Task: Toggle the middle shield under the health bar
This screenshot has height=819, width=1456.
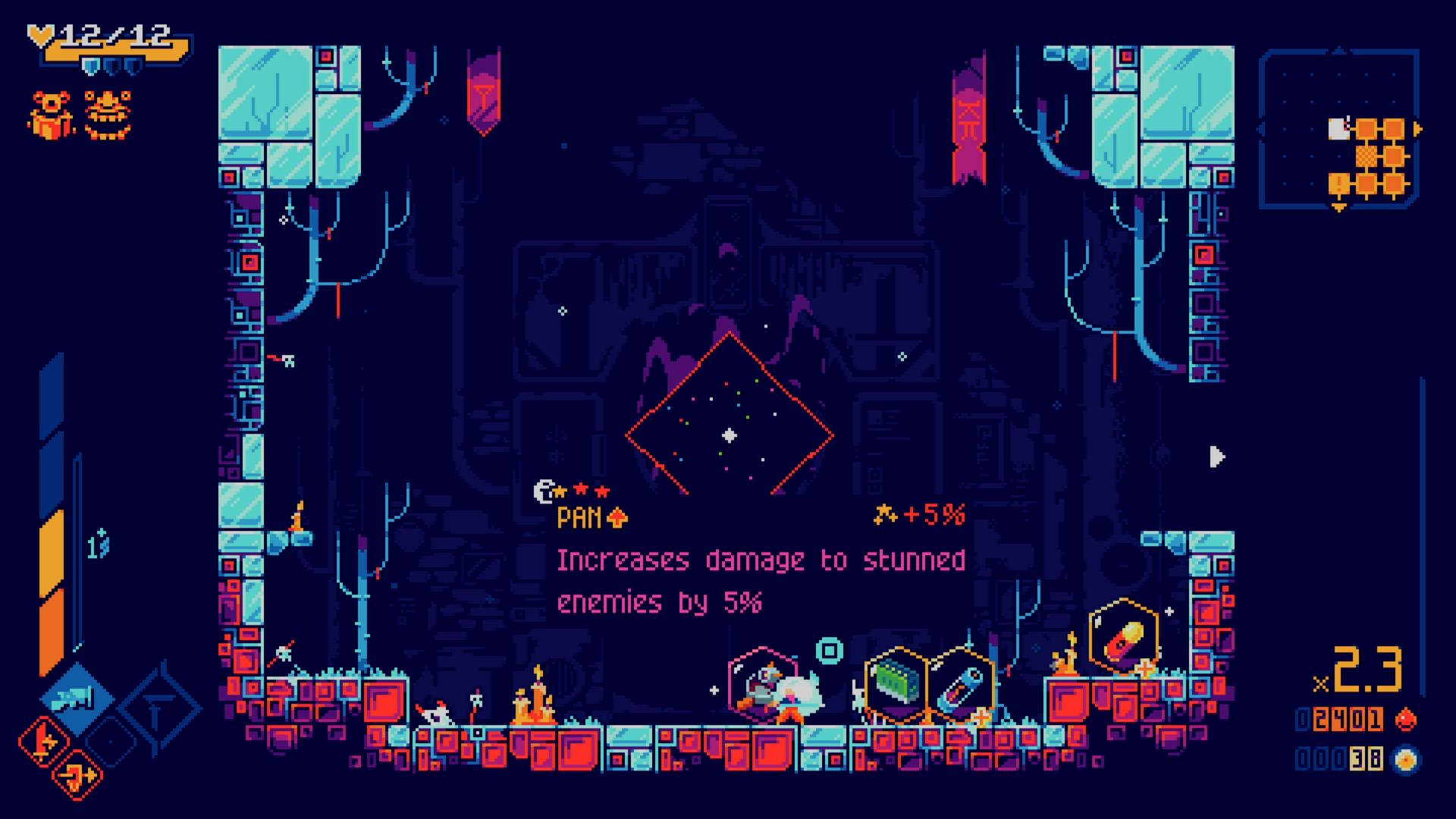Action: (x=114, y=67)
